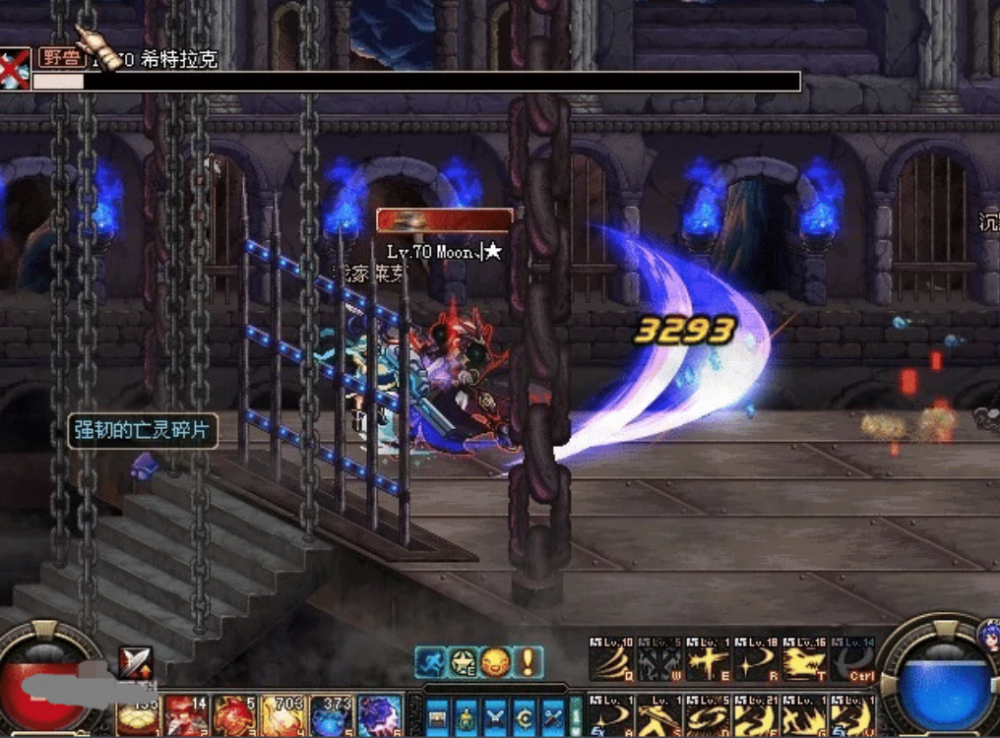Viewport: 1000px width, 738px height.
Task: Use the cookie item in quick slot 1
Action: 138,716
